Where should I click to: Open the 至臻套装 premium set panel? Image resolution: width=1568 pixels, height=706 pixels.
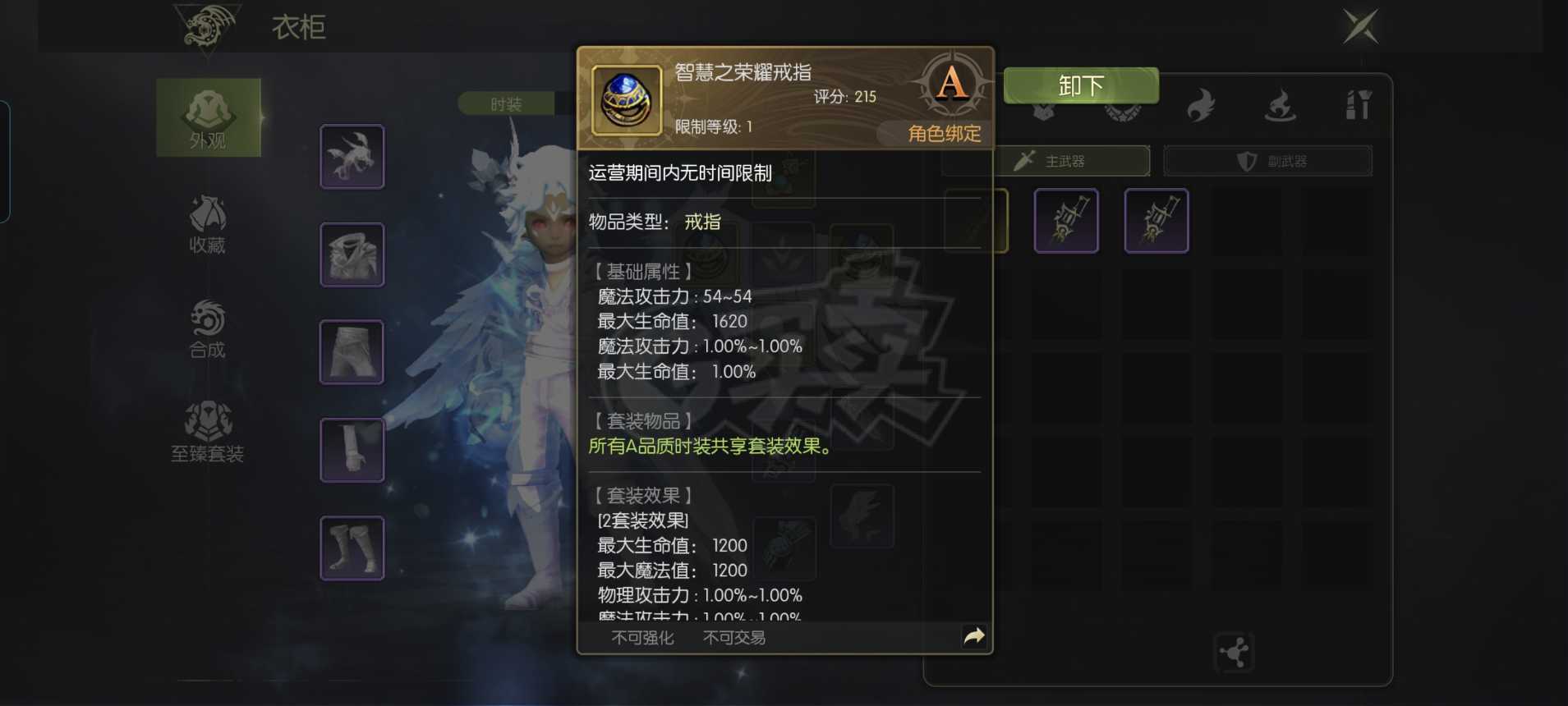[x=208, y=431]
